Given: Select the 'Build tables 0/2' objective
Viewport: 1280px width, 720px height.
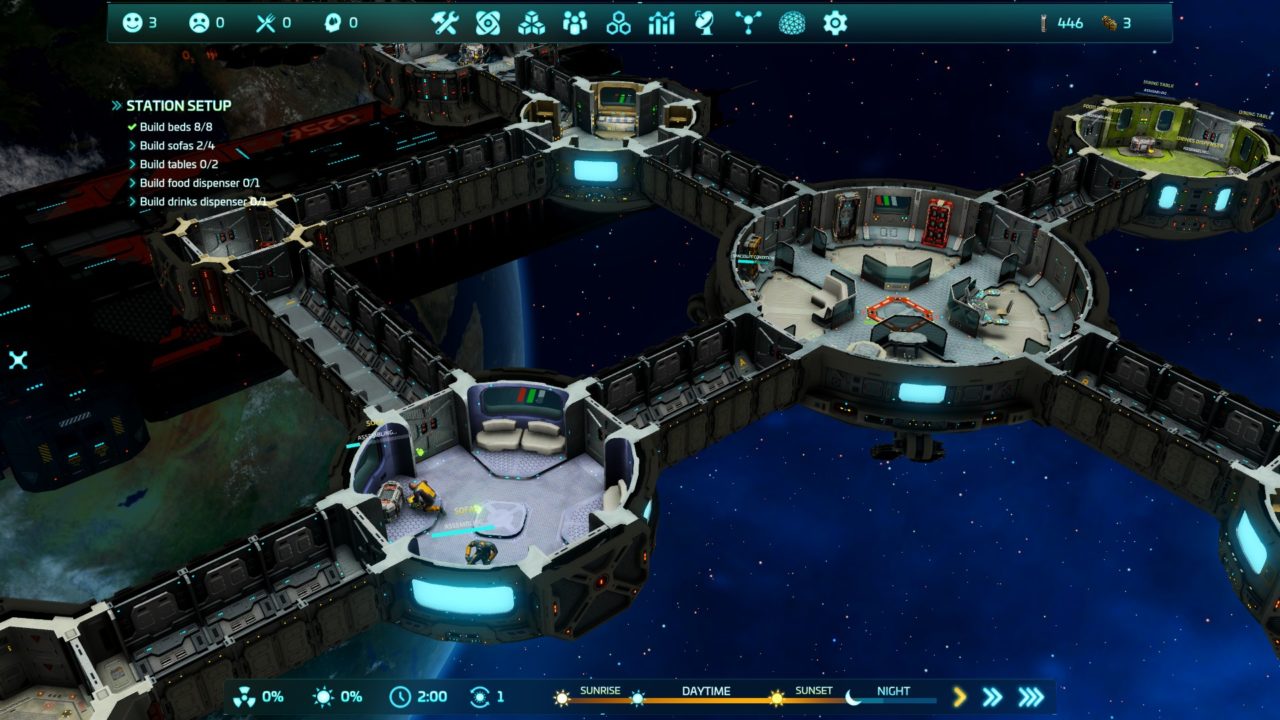Looking at the screenshot, I should point(178,165).
